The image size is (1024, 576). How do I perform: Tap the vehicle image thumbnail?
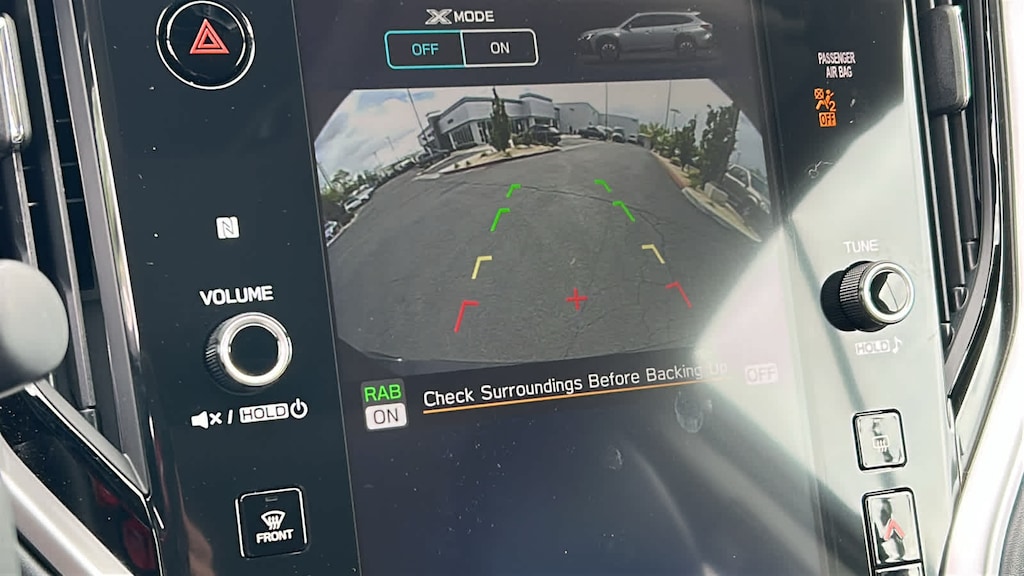click(x=645, y=36)
